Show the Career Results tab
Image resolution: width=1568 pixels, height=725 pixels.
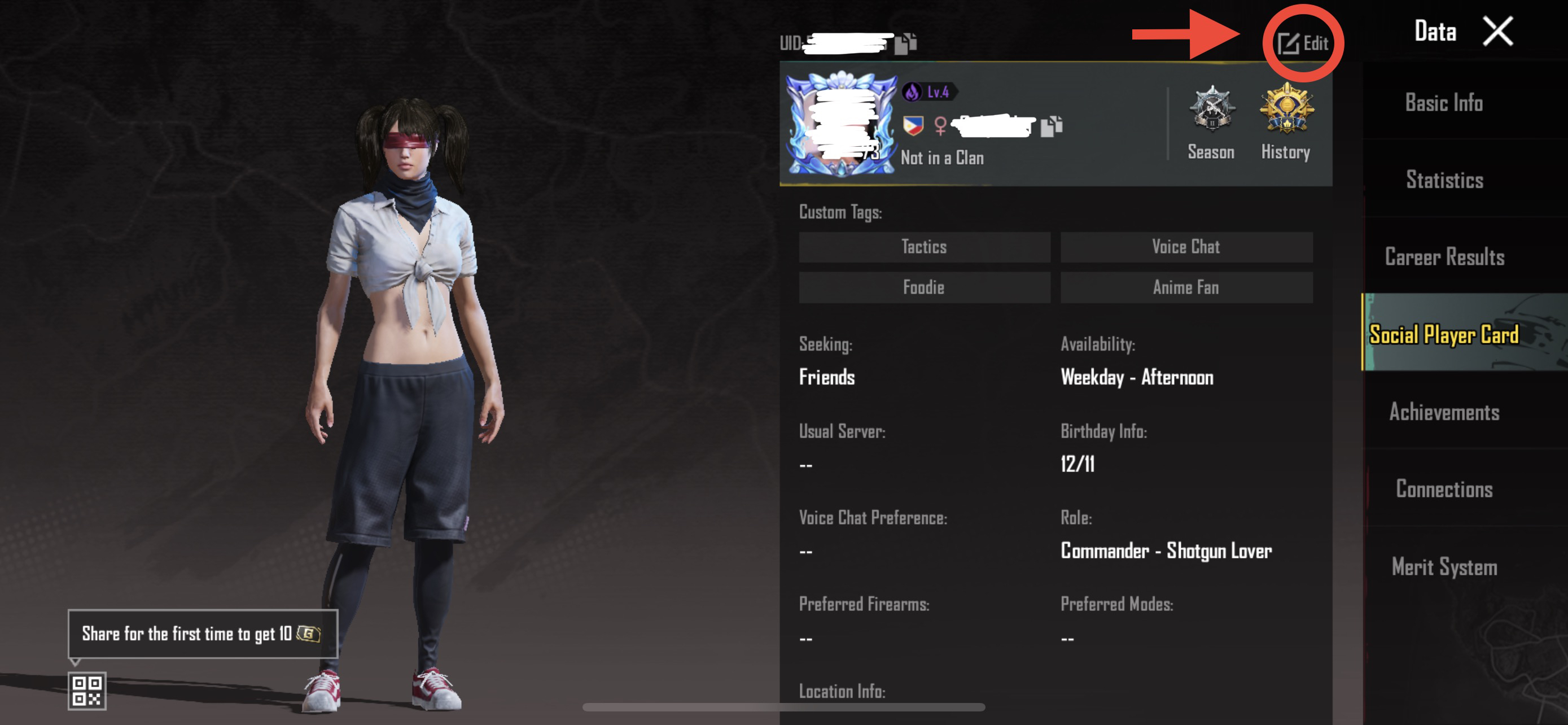[1444, 257]
